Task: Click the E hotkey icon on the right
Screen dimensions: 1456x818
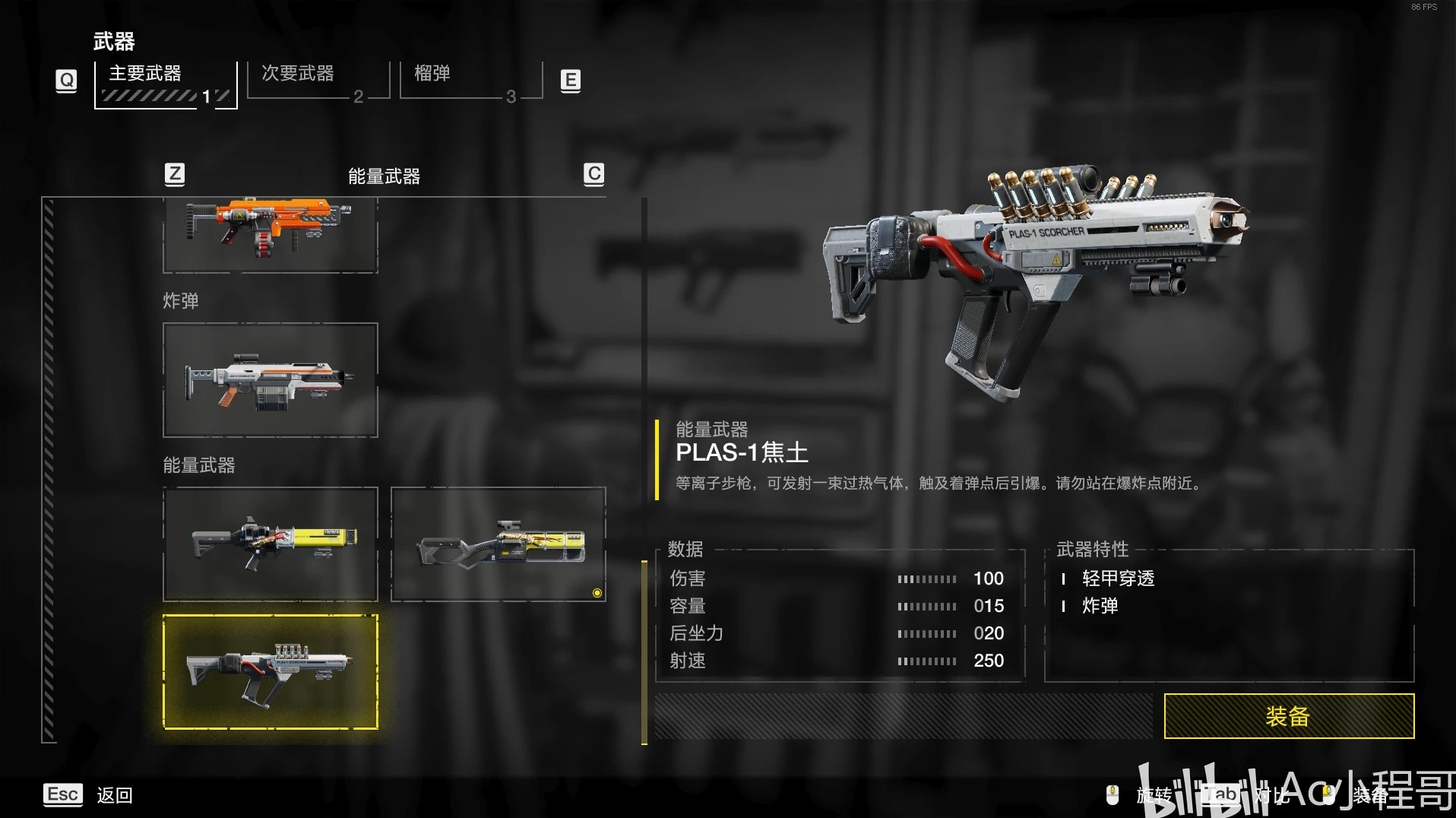Action: [570, 81]
